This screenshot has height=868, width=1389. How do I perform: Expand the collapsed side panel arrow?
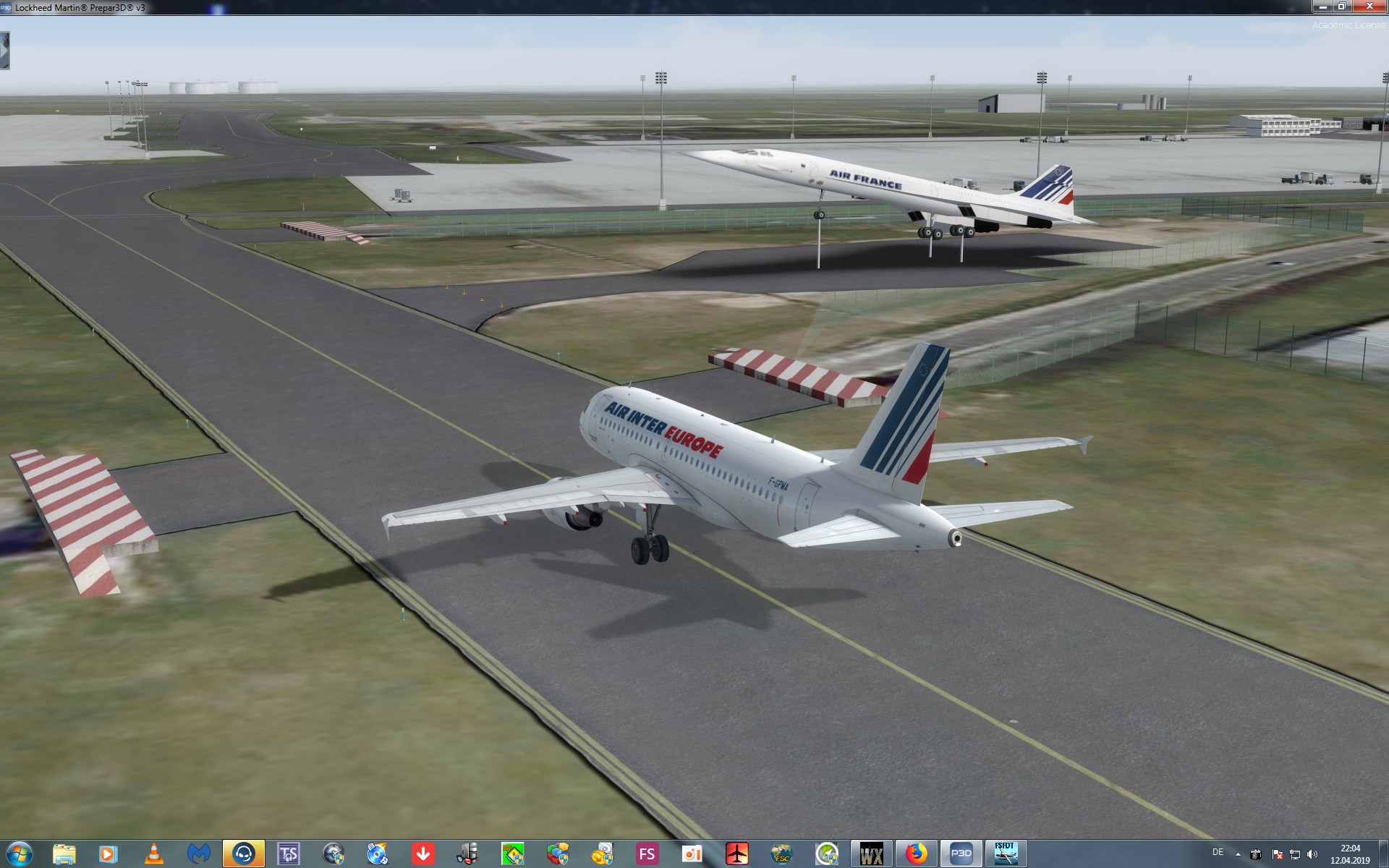pyautogui.click(x=4, y=51)
